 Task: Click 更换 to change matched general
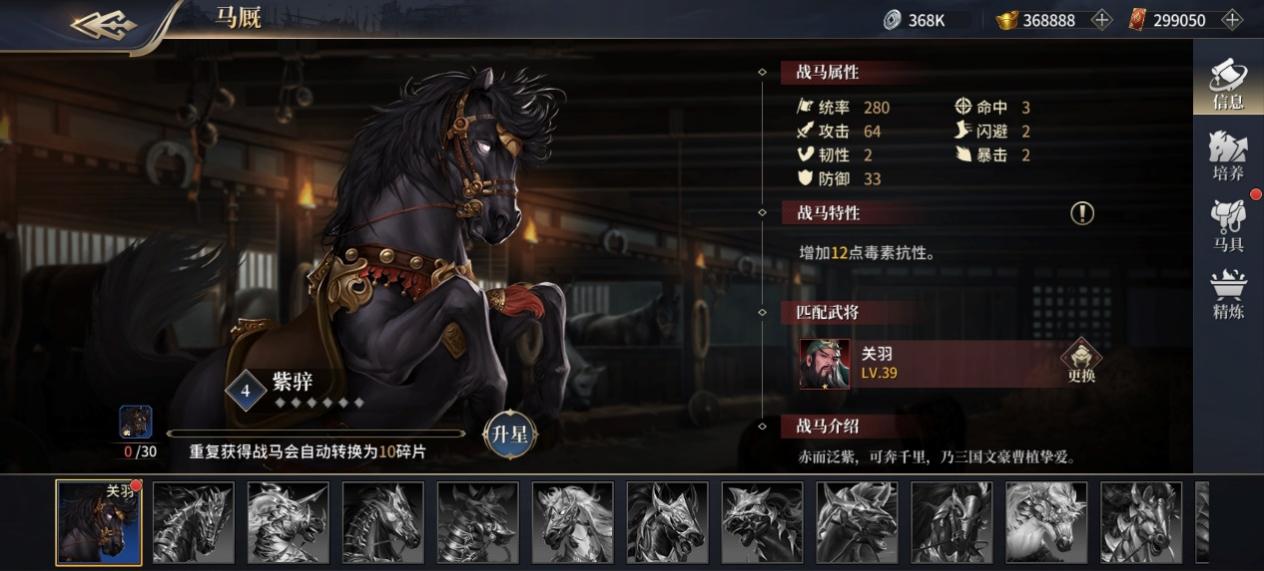(1081, 361)
